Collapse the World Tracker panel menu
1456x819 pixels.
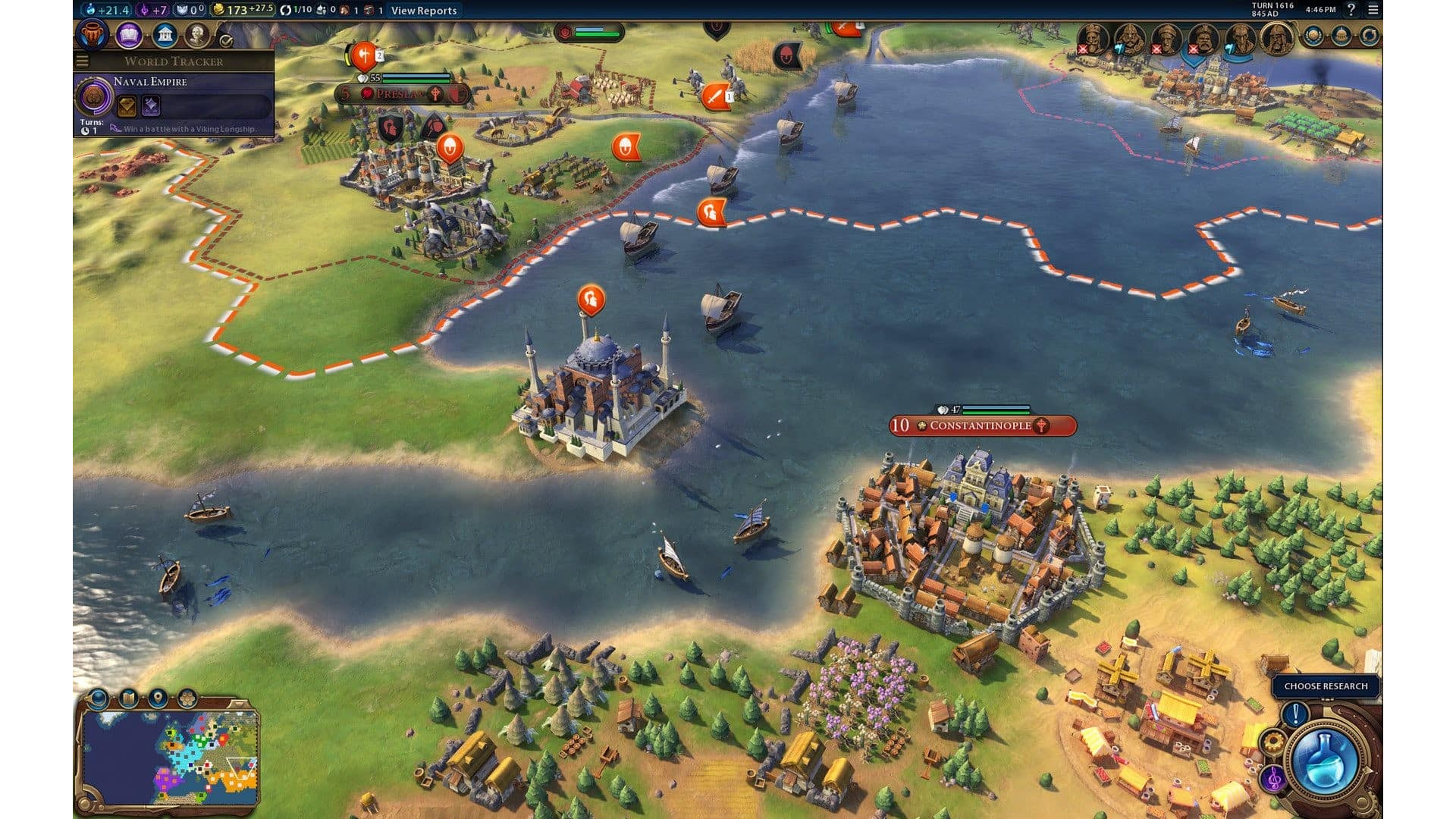click(x=81, y=61)
